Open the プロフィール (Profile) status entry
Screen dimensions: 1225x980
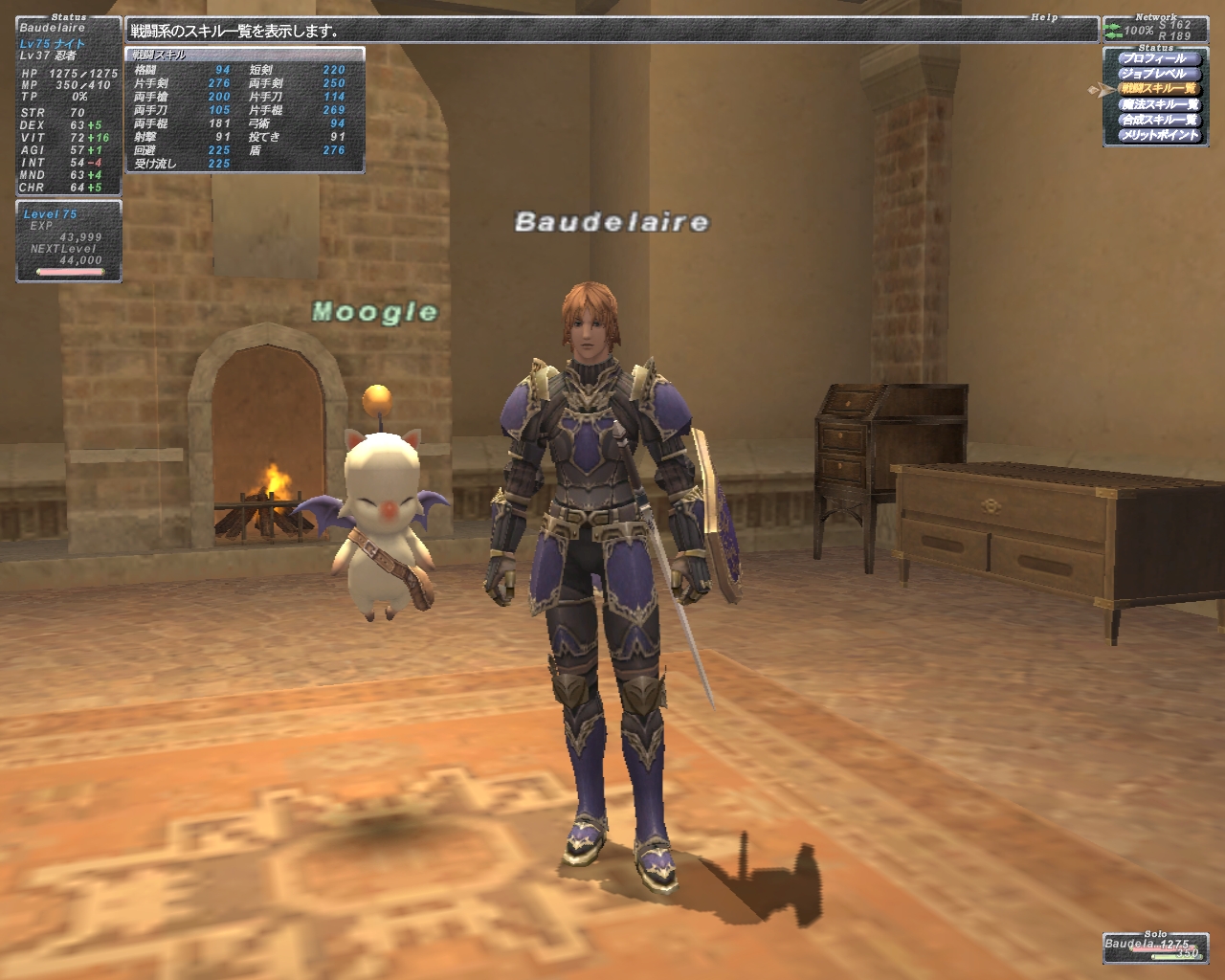[x=1154, y=58]
